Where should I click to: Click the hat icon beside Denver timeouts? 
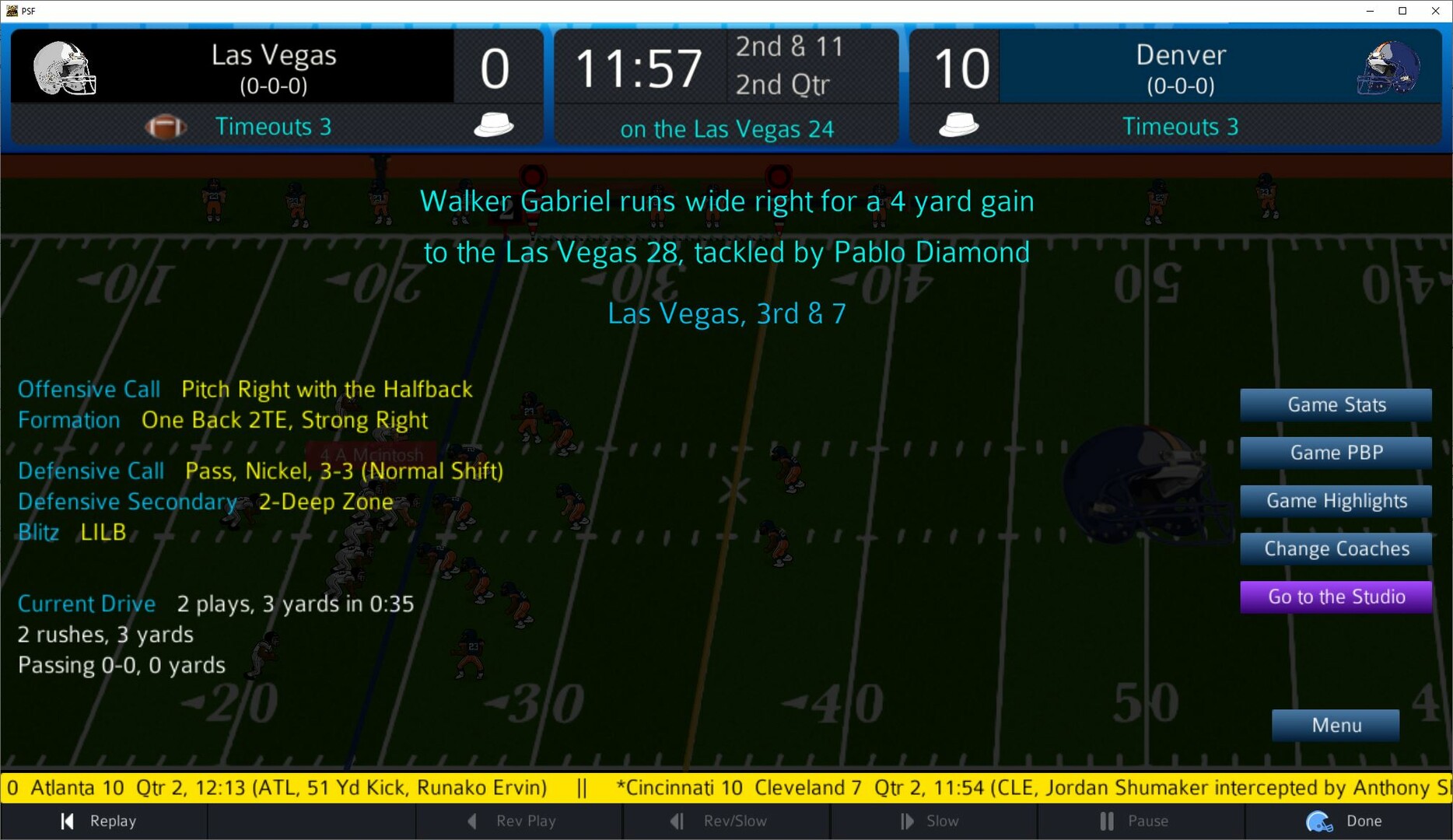[x=959, y=124]
